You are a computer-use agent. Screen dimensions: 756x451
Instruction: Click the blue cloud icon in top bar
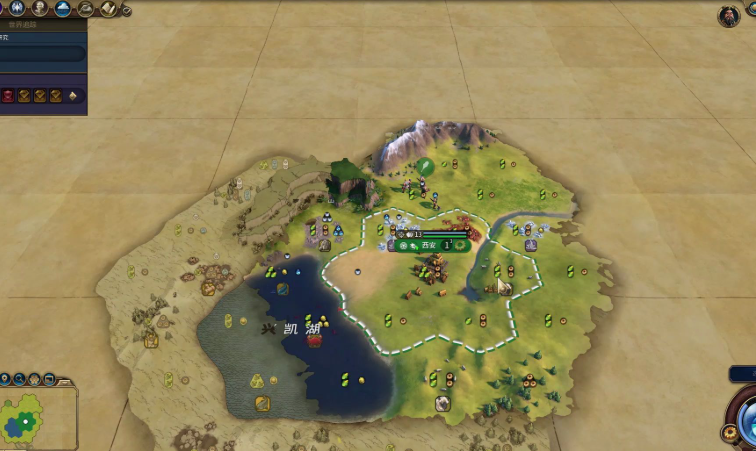[x=63, y=9]
